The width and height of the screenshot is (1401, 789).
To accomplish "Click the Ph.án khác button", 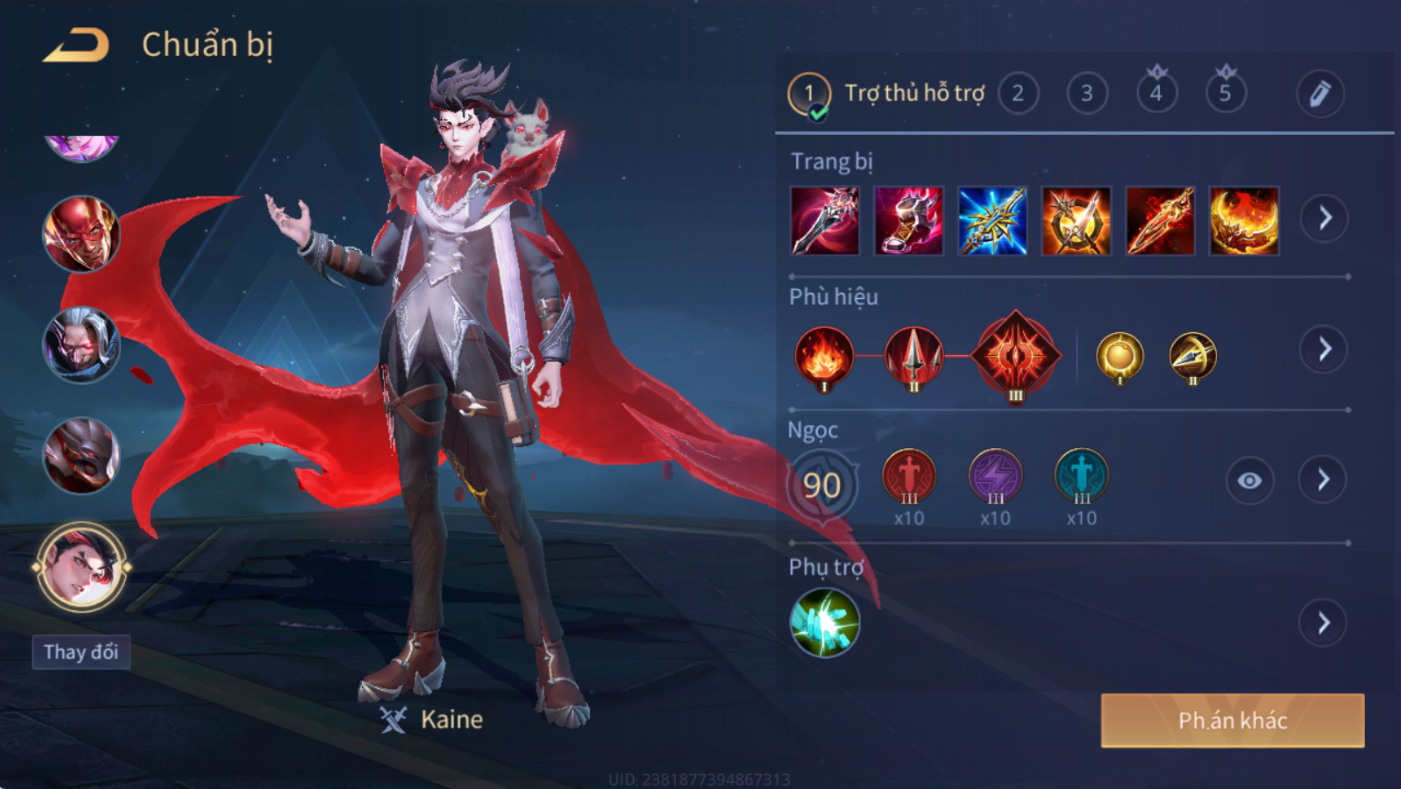I will tap(1232, 721).
